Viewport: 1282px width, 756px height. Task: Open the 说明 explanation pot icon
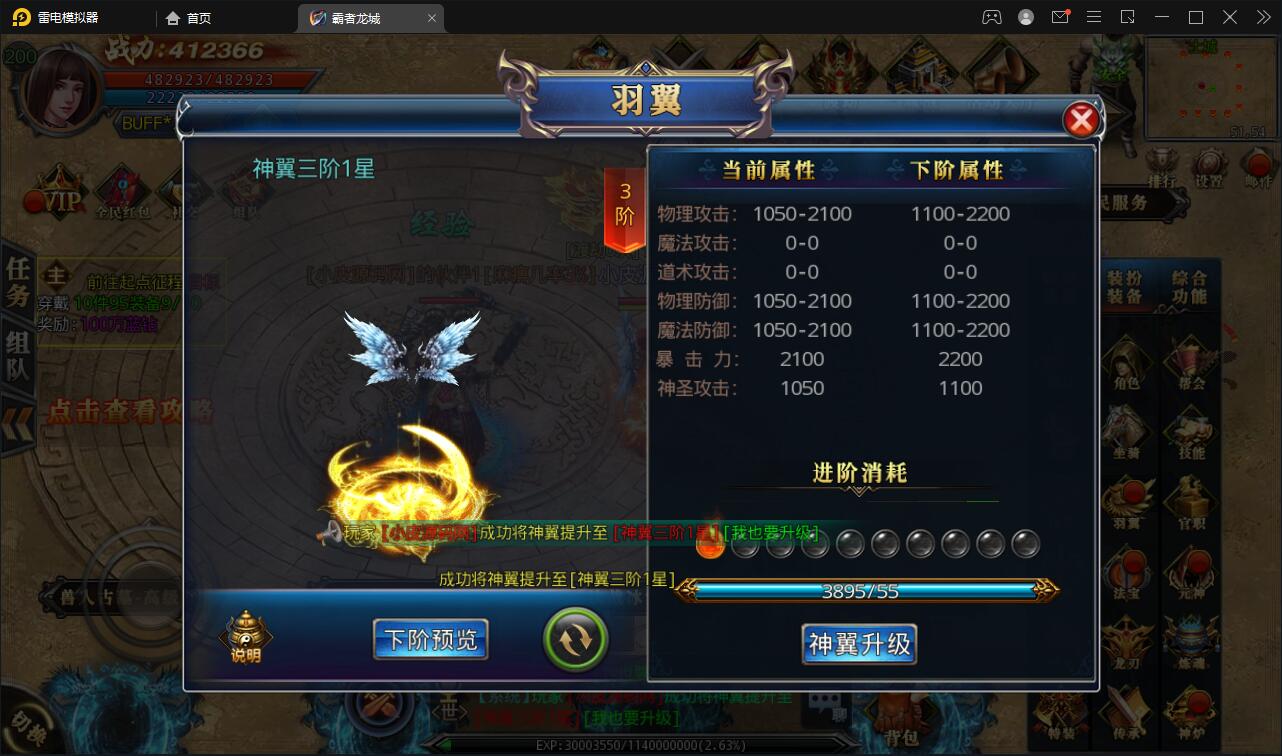click(245, 632)
